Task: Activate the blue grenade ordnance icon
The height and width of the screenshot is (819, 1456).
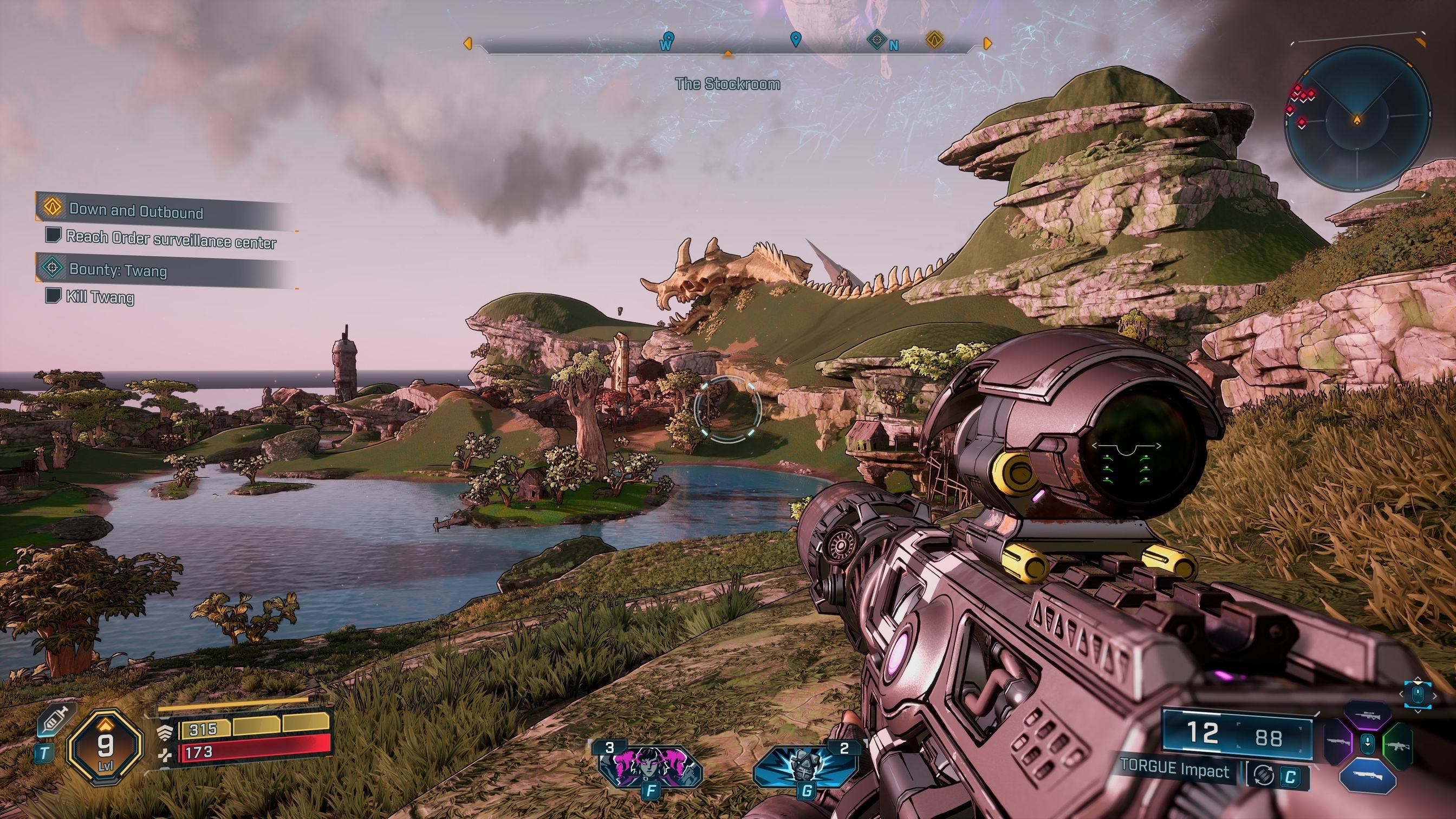Action: (804, 765)
